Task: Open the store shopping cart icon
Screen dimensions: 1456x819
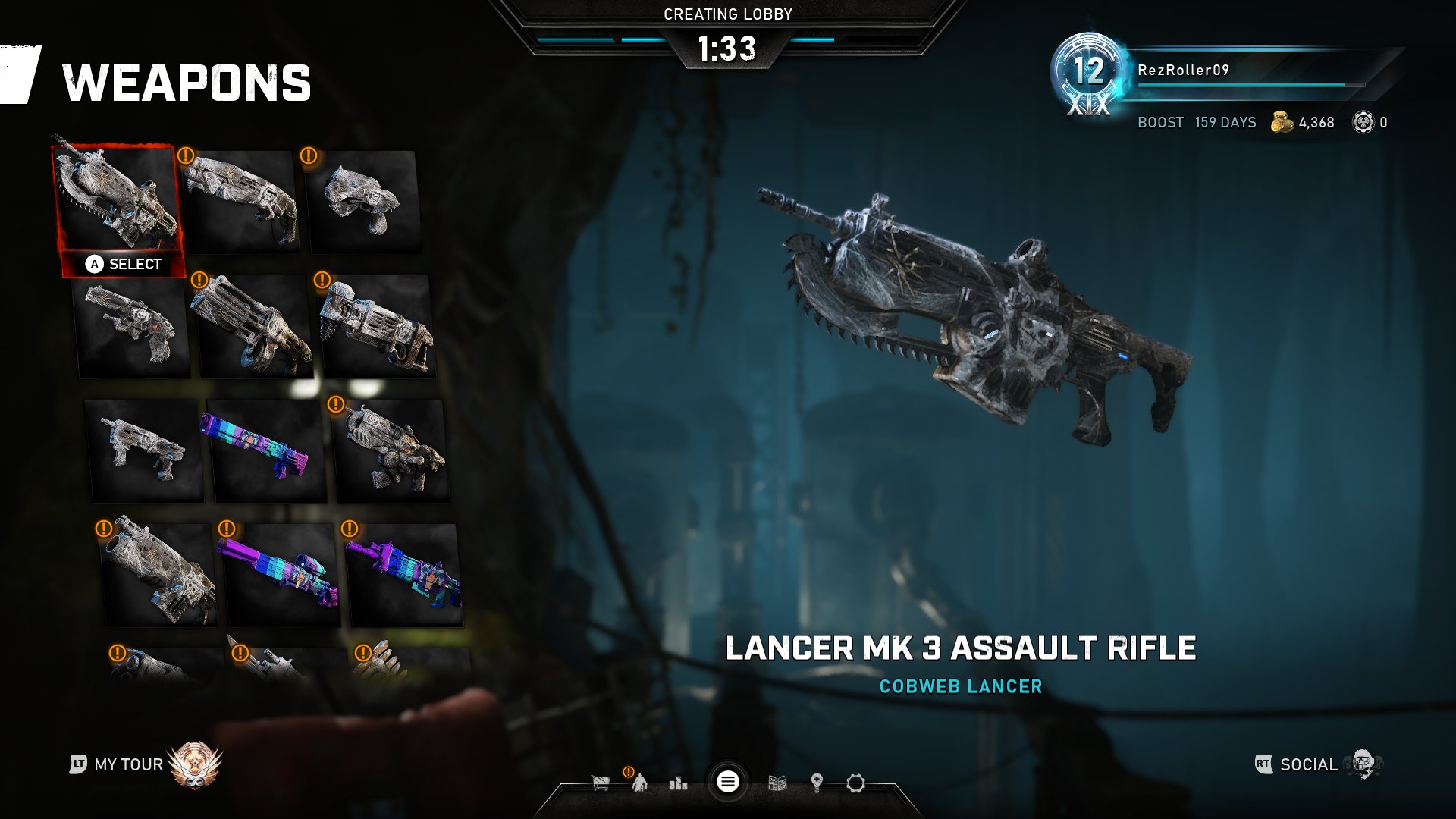Action: click(601, 783)
